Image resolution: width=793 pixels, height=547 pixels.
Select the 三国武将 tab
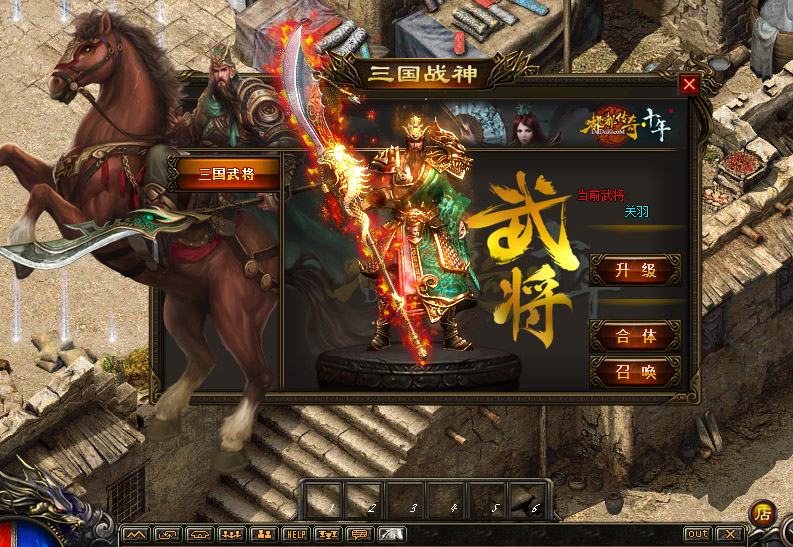[225, 174]
